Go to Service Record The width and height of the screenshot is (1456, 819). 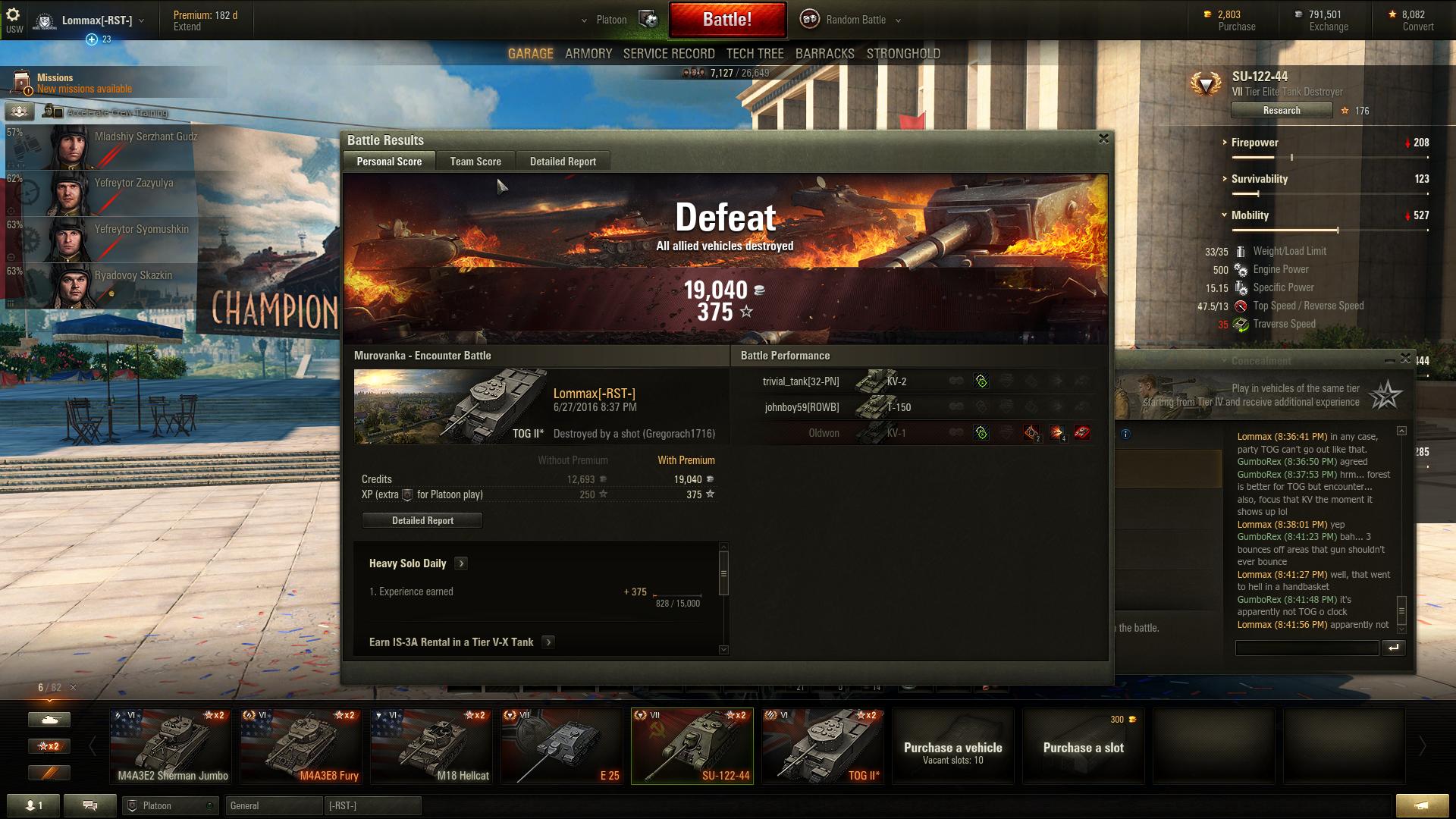pos(669,54)
